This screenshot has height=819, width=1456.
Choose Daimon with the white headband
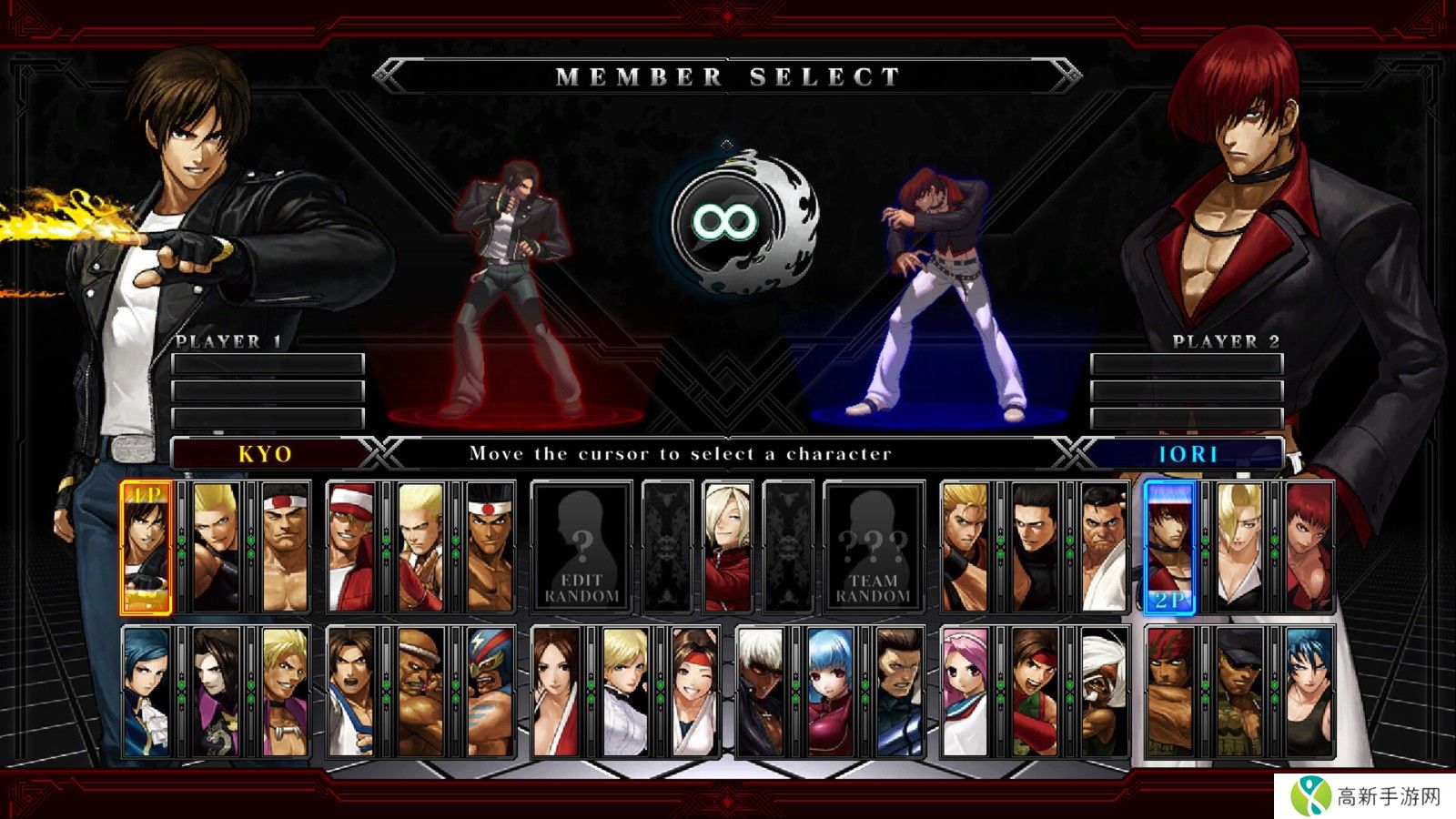285,547
